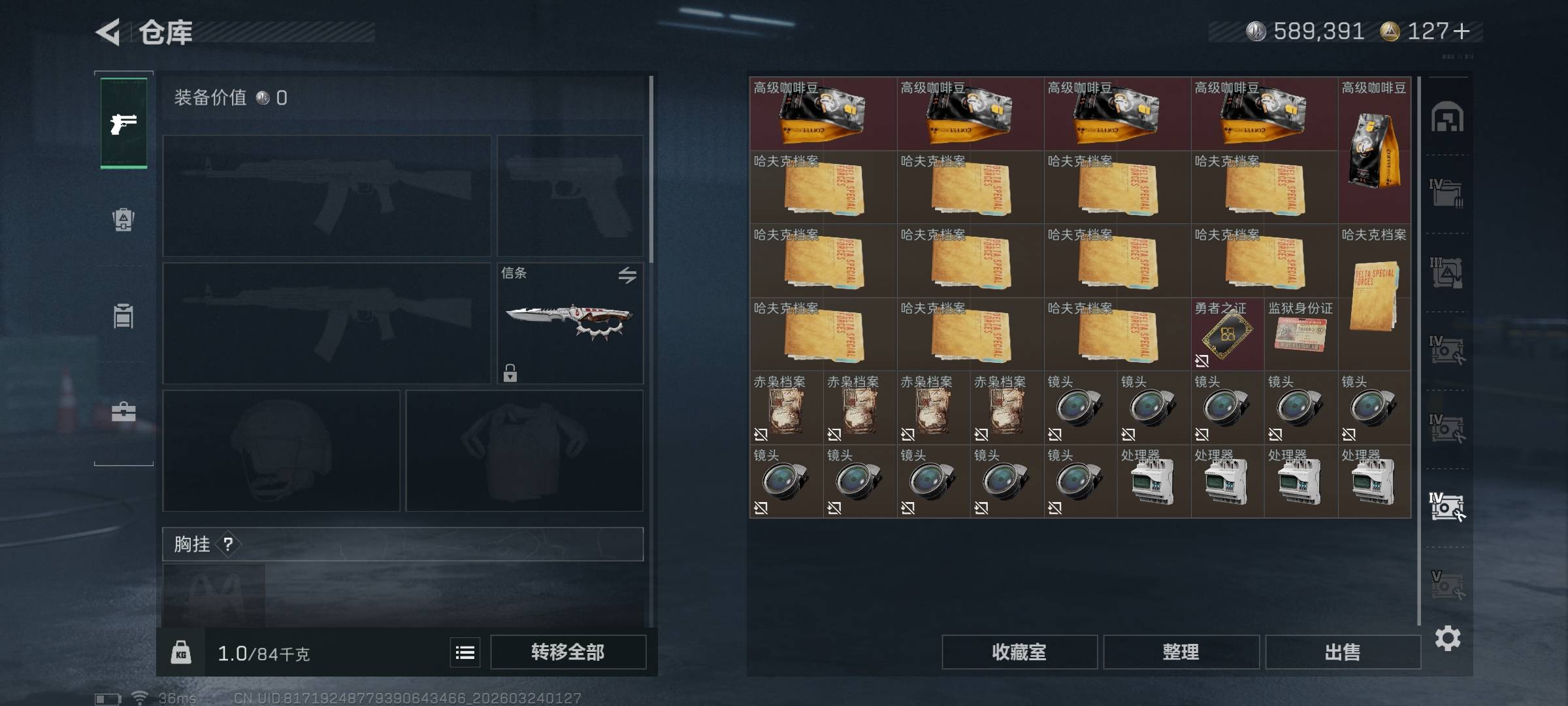This screenshot has height=706, width=1568.
Task: Open the 出售 sell menu
Action: pyautogui.click(x=1343, y=652)
